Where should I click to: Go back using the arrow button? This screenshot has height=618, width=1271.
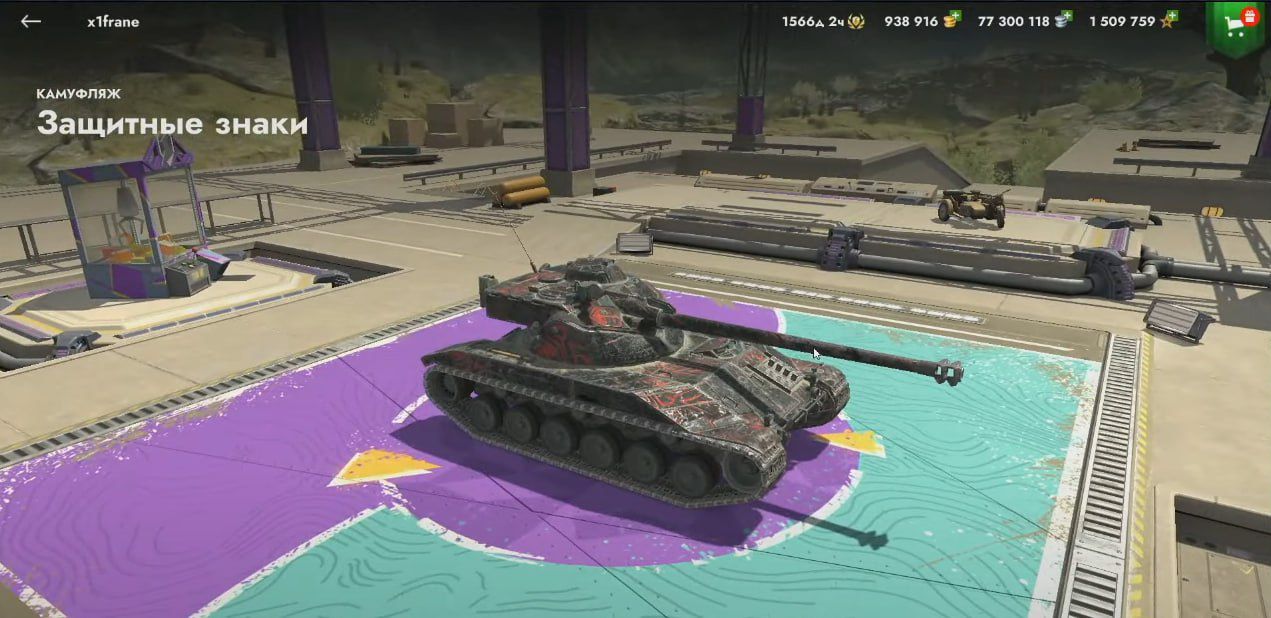click(x=31, y=21)
